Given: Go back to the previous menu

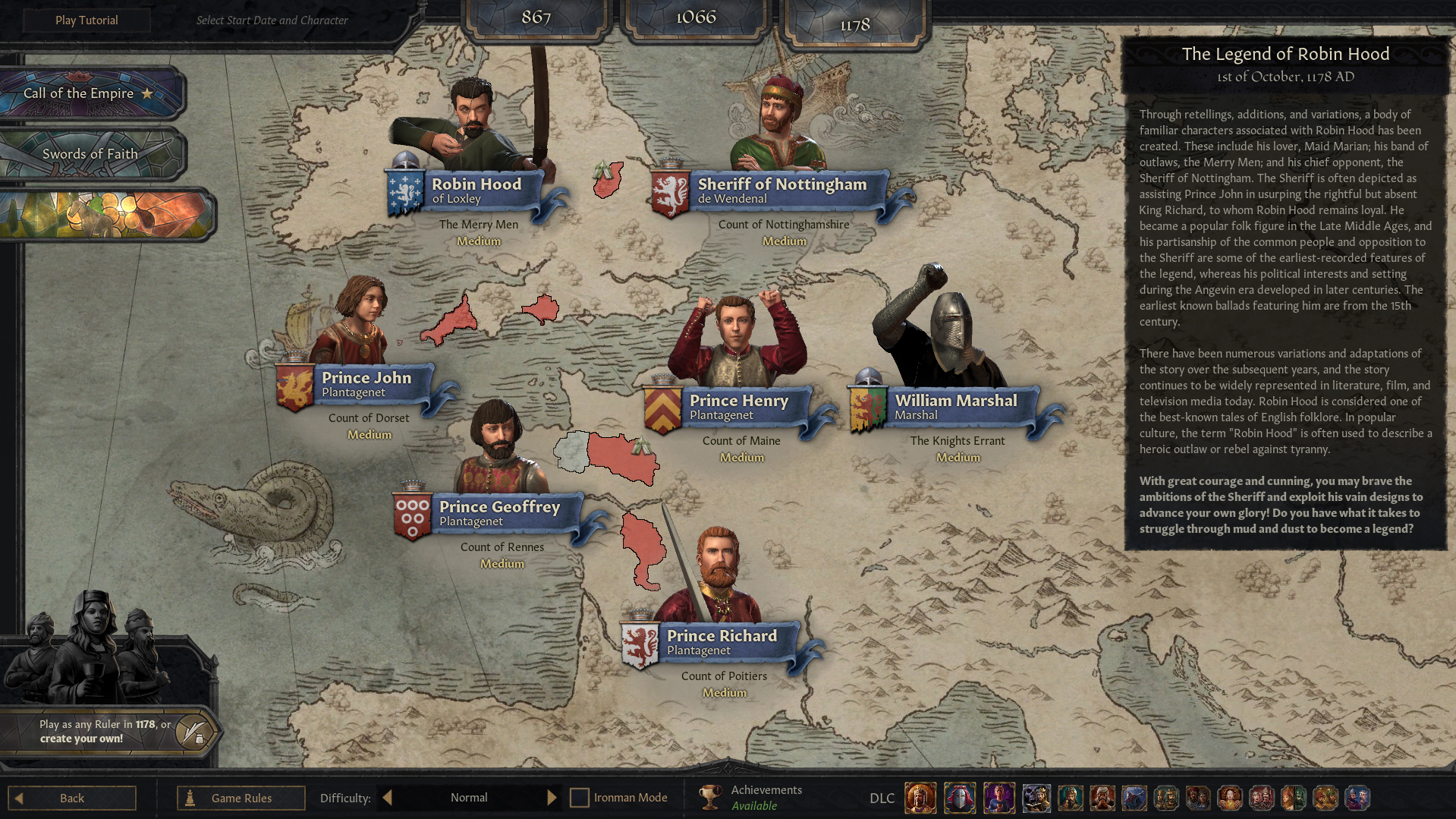Looking at the screenshot, I should (x=72, y=798).
